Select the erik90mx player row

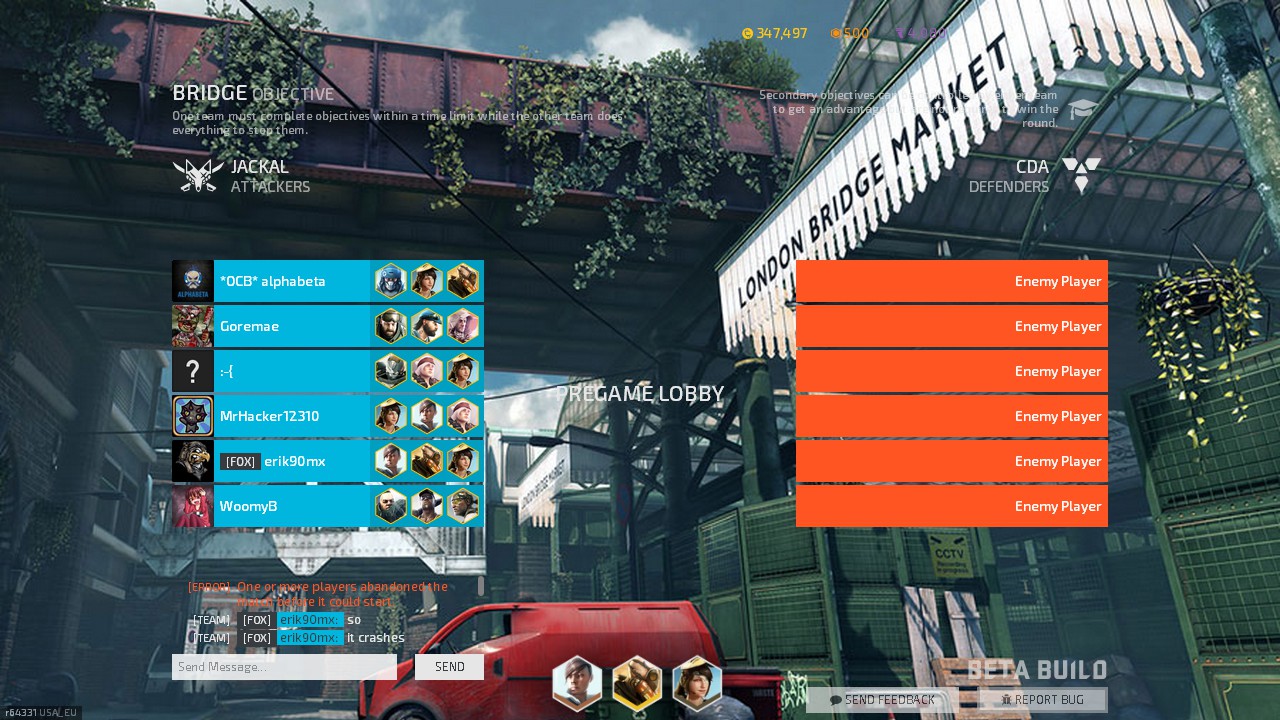[x=290, y=461]
